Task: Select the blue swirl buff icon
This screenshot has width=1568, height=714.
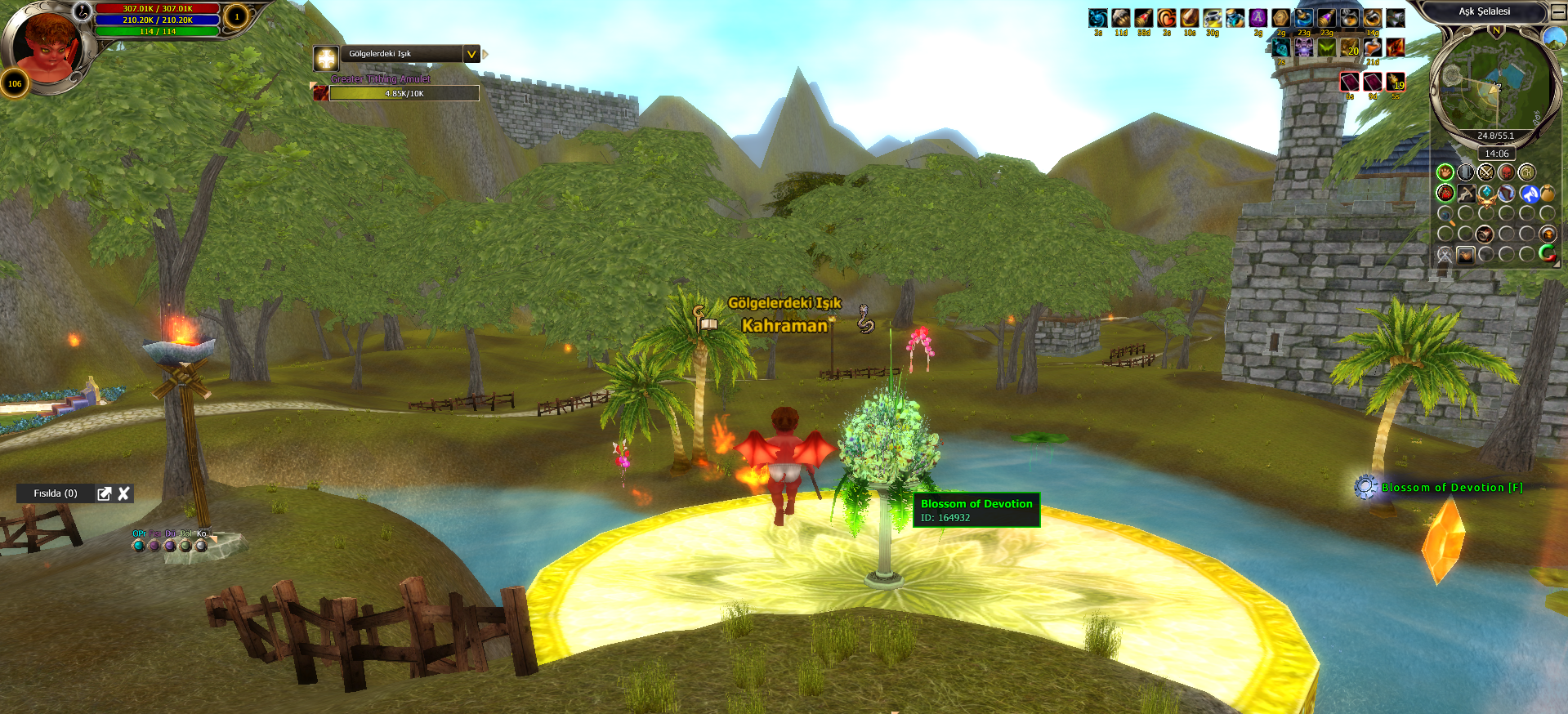Action: point(1098,18)
